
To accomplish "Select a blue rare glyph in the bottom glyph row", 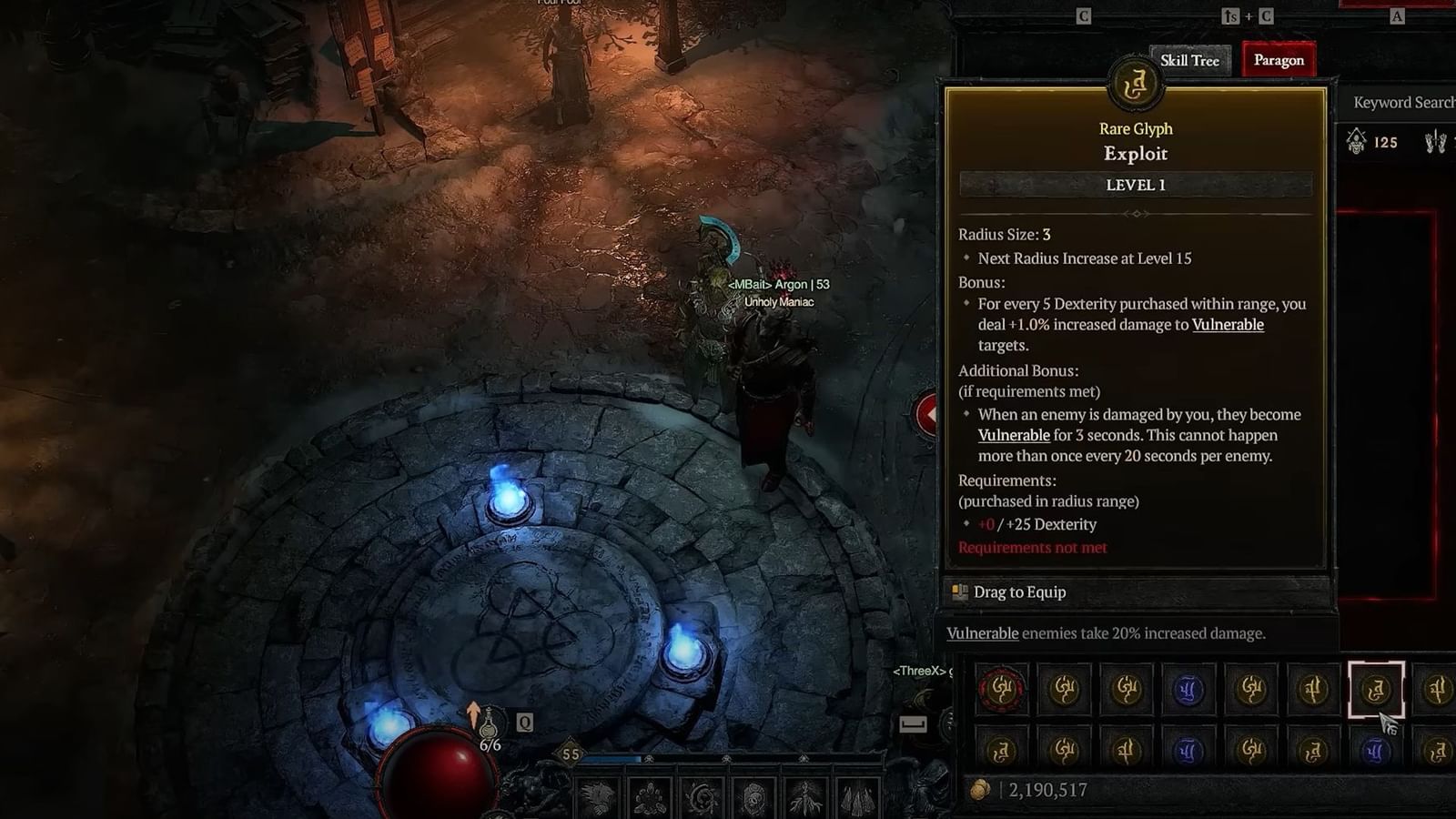I will click(1188, 751).
